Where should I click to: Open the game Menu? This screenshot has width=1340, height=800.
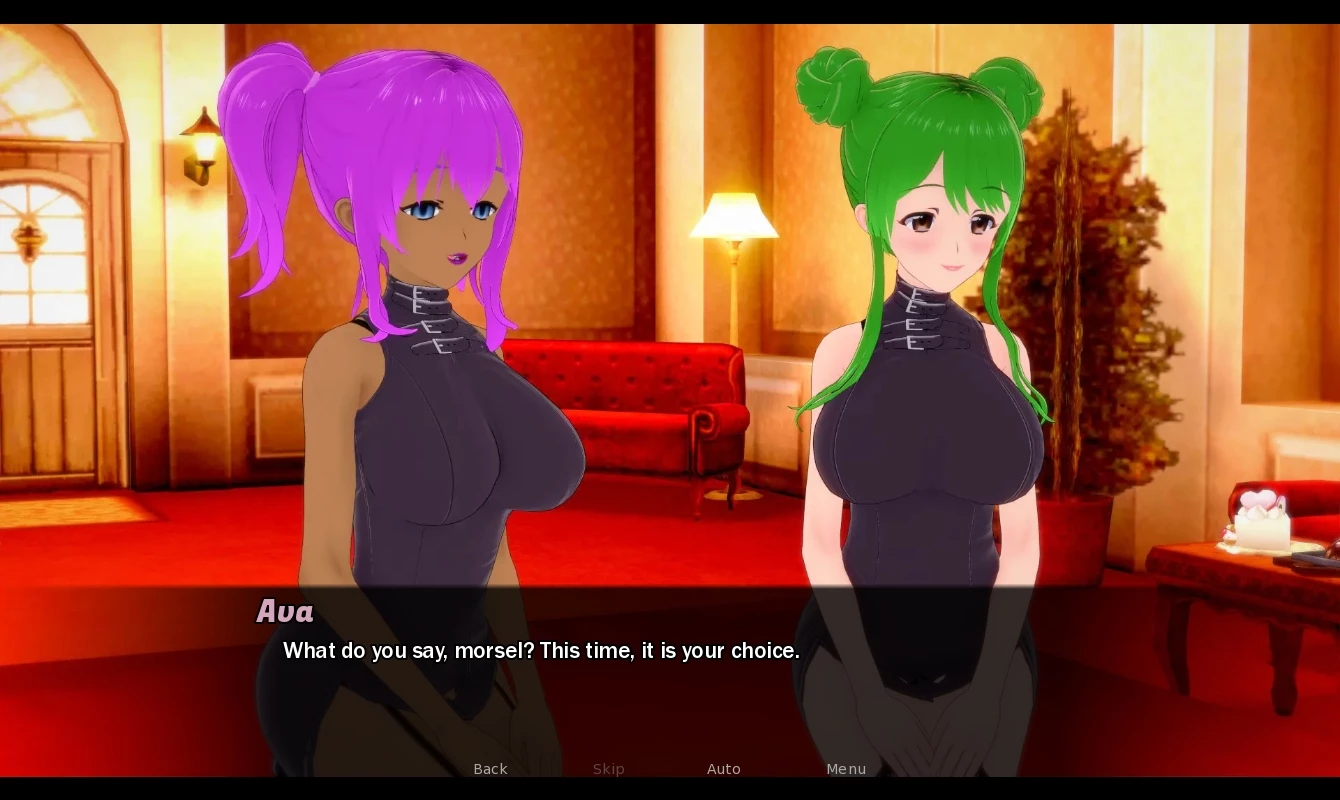click(846, 769)
